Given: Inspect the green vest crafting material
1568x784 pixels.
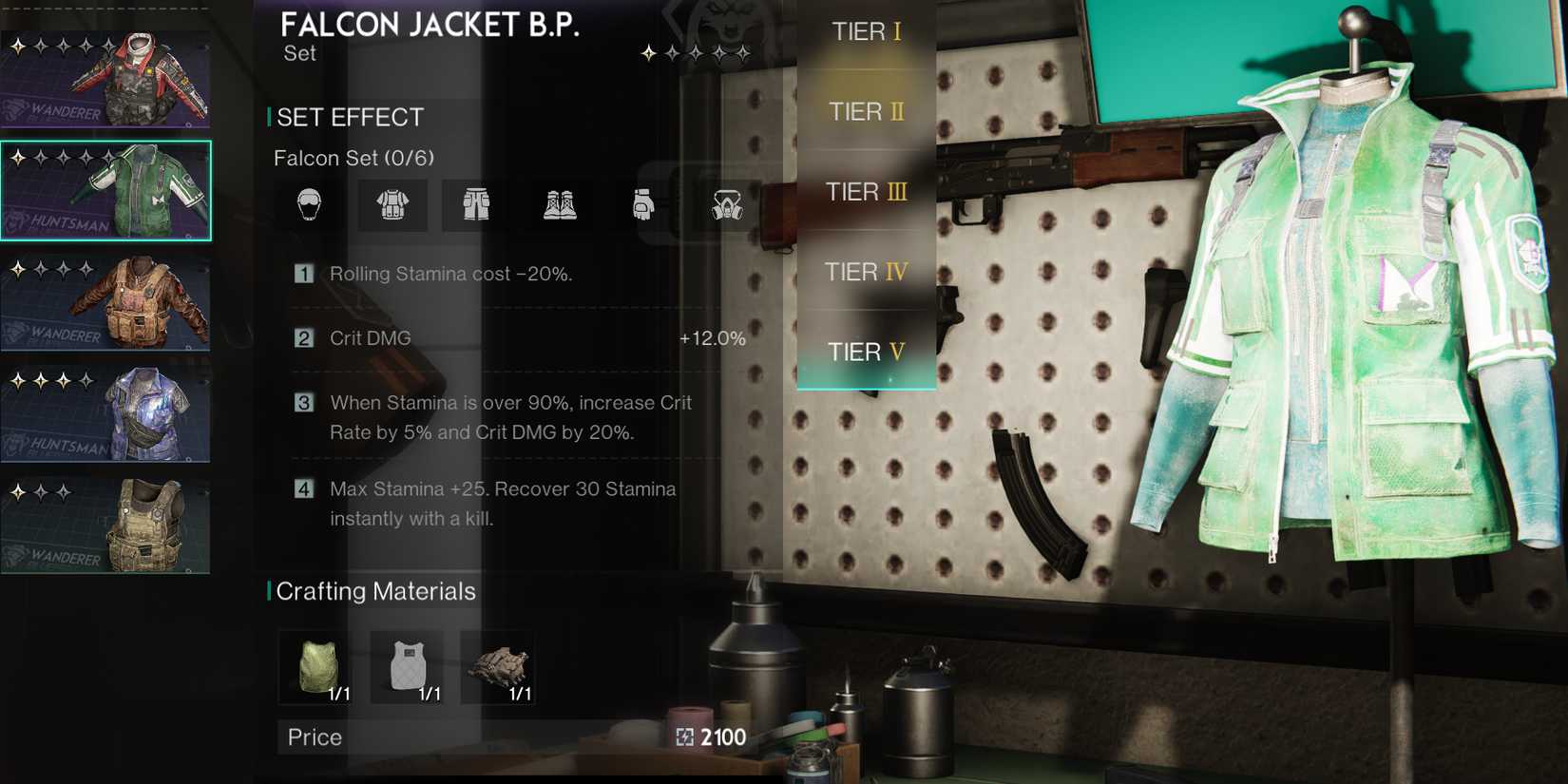Looking at the screenshot, I should (x=316, y=667).
